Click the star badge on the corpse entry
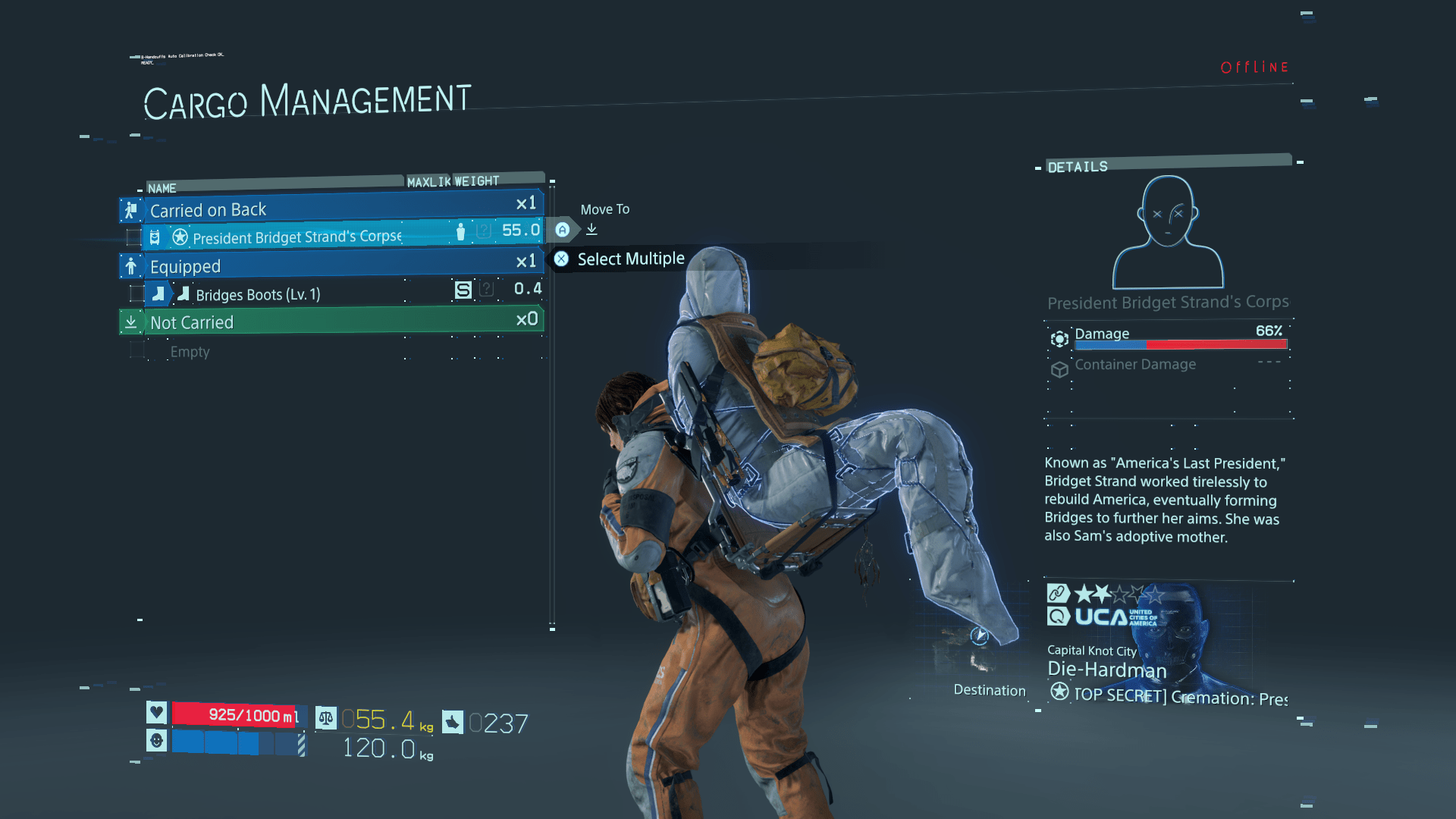The image size is (1456, 819). [180, 237]
